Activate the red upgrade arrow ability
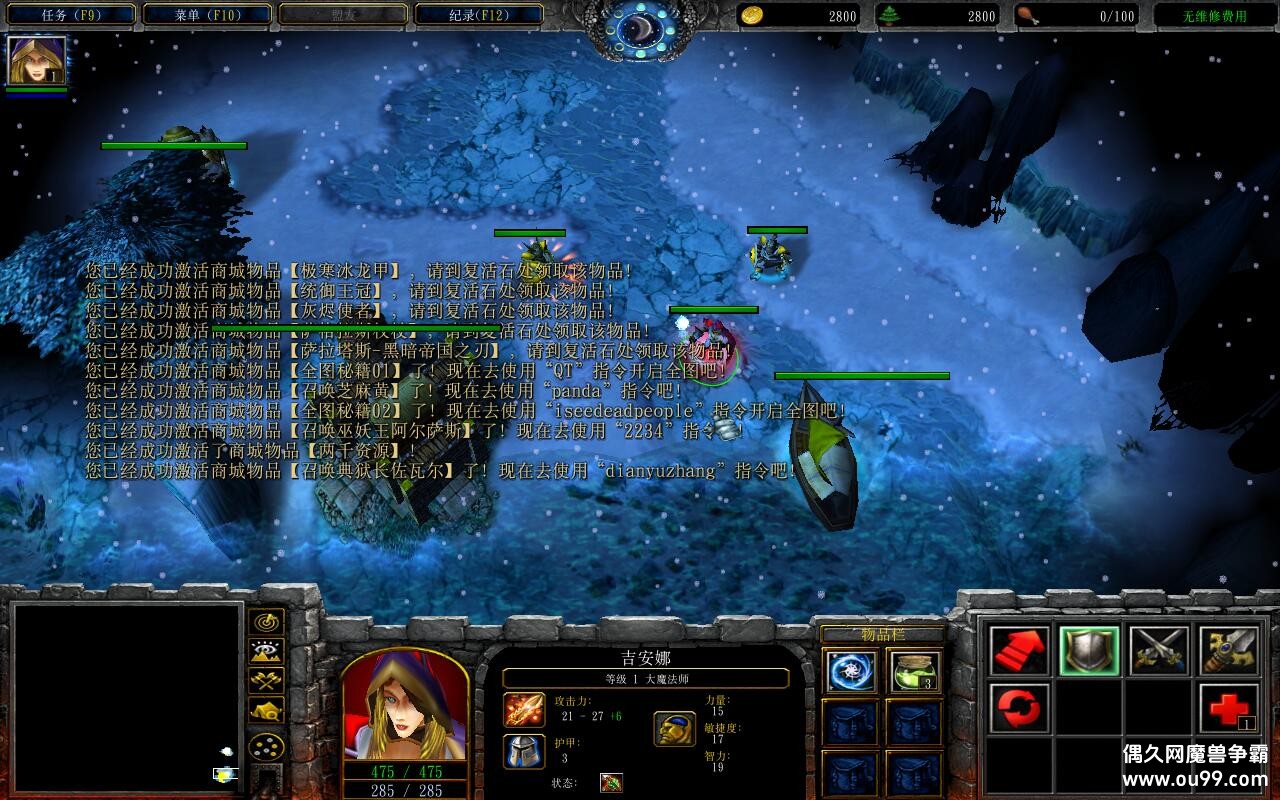 pyautogui.click(x=1020, y=651)
